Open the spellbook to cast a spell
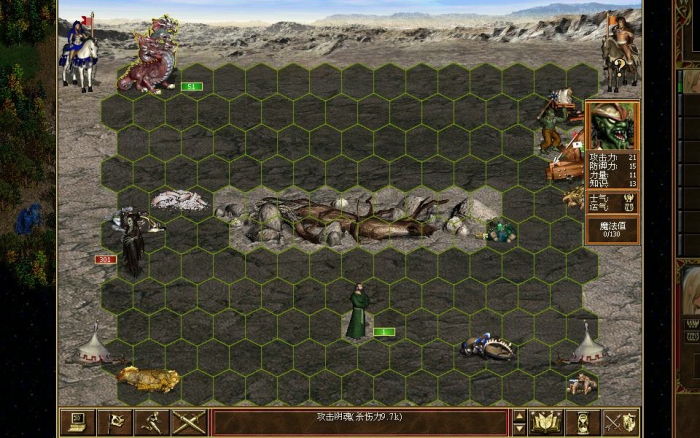Screen dimensions: 700x438 coord(547,422)
